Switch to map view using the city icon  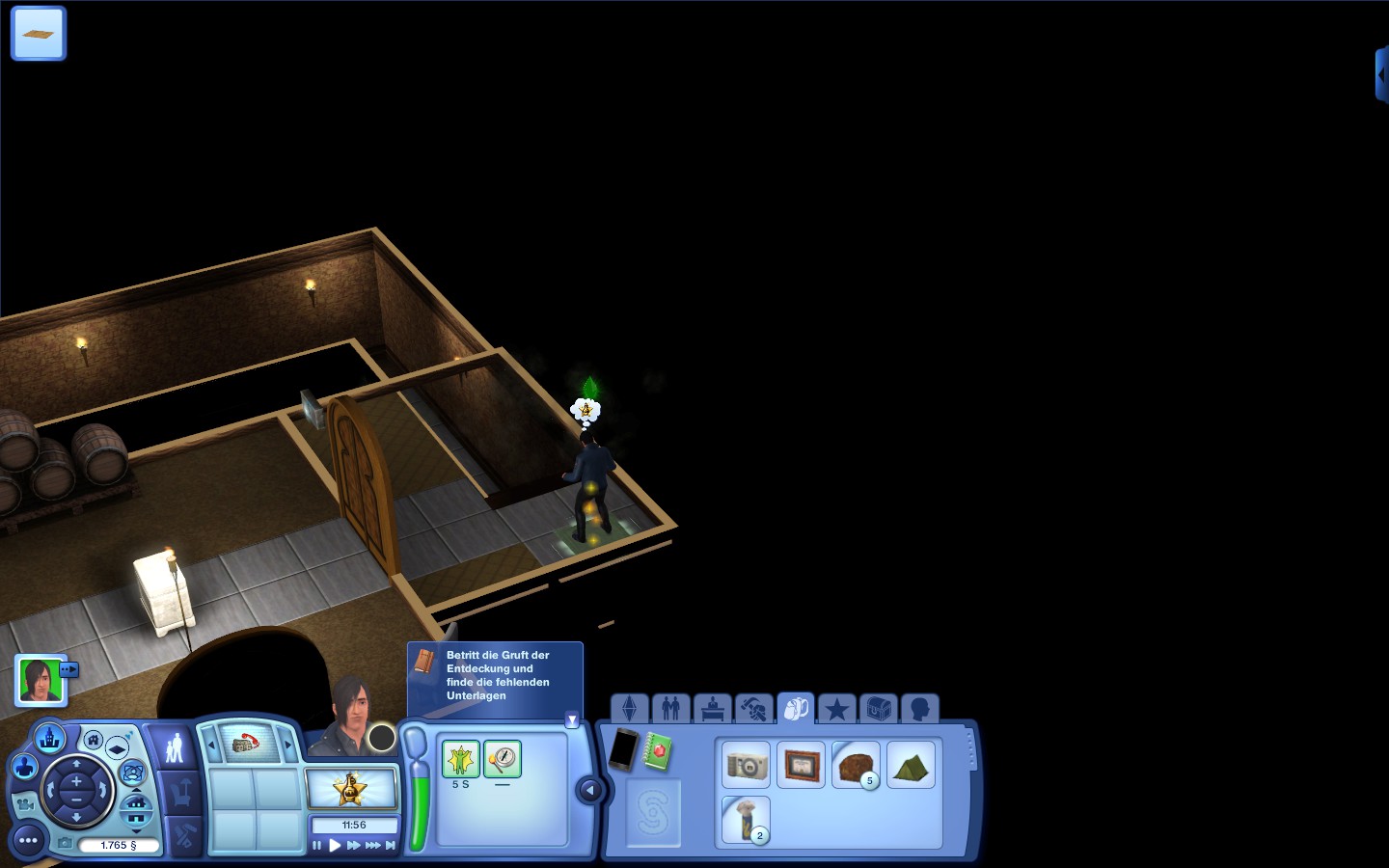tap(49, 740)
